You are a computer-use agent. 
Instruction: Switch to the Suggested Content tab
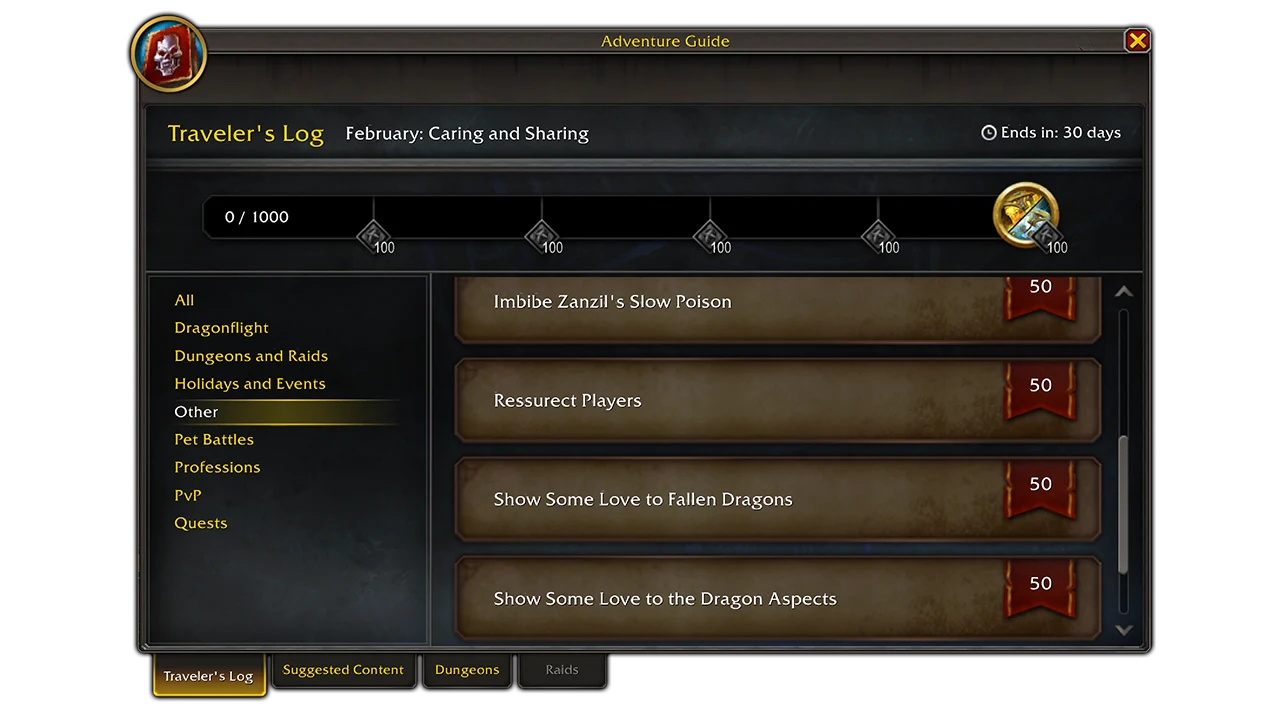(x=344, y=670)
